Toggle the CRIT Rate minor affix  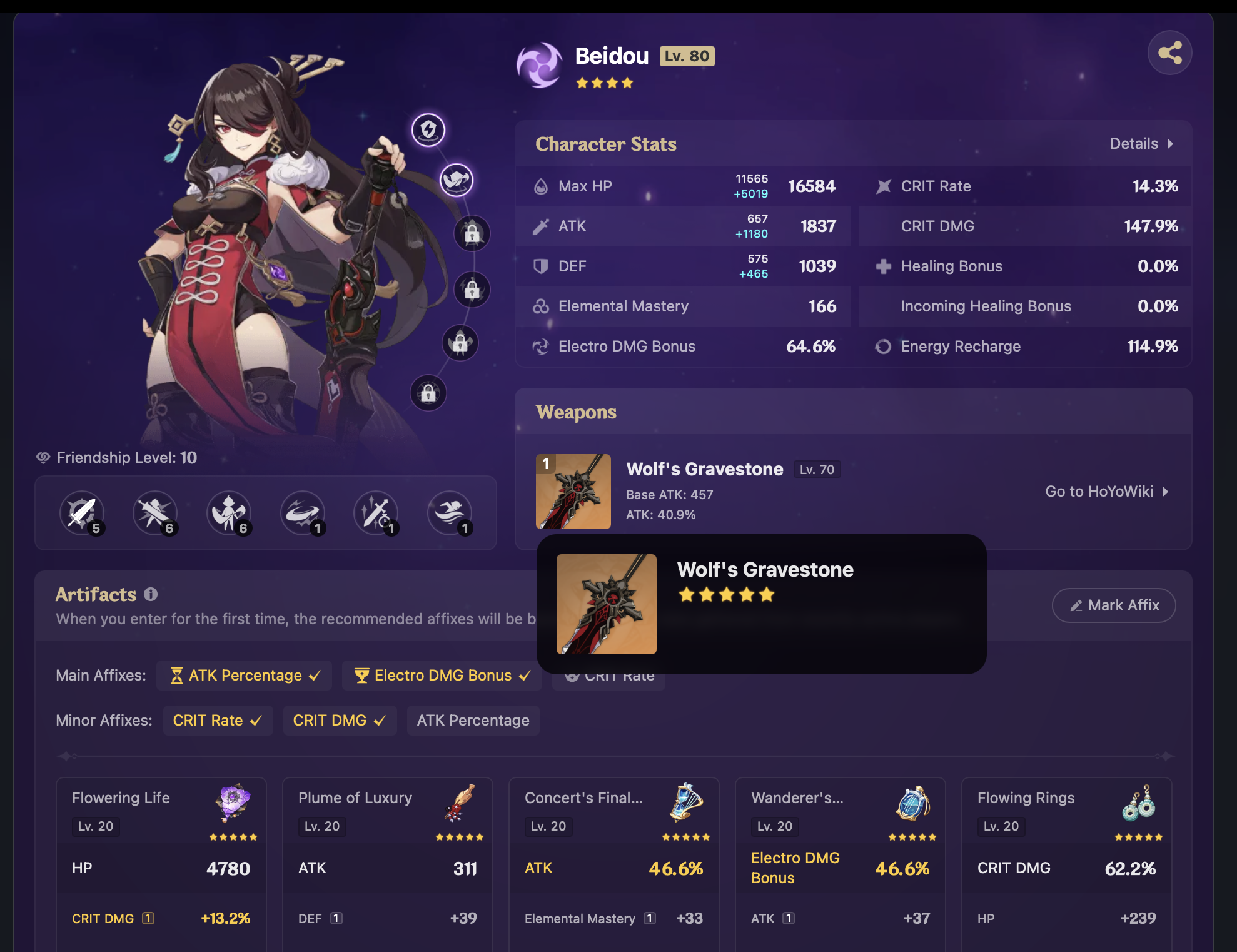[217, 721]
